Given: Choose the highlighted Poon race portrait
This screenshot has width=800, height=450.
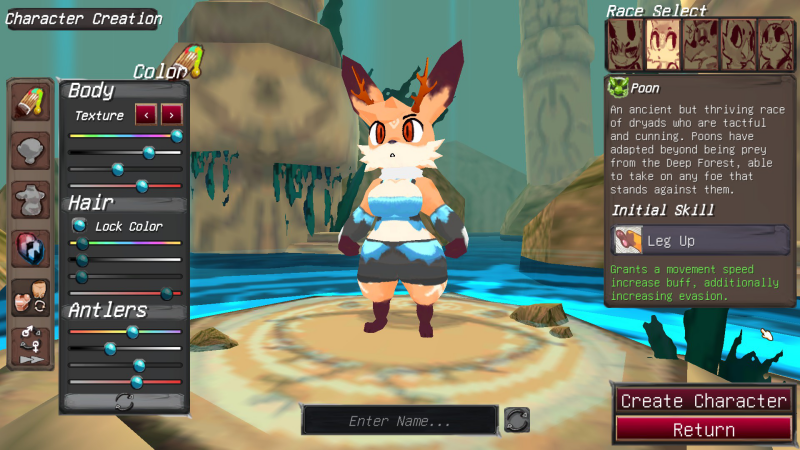Looking at the screenshot, I should click(662, 45).
